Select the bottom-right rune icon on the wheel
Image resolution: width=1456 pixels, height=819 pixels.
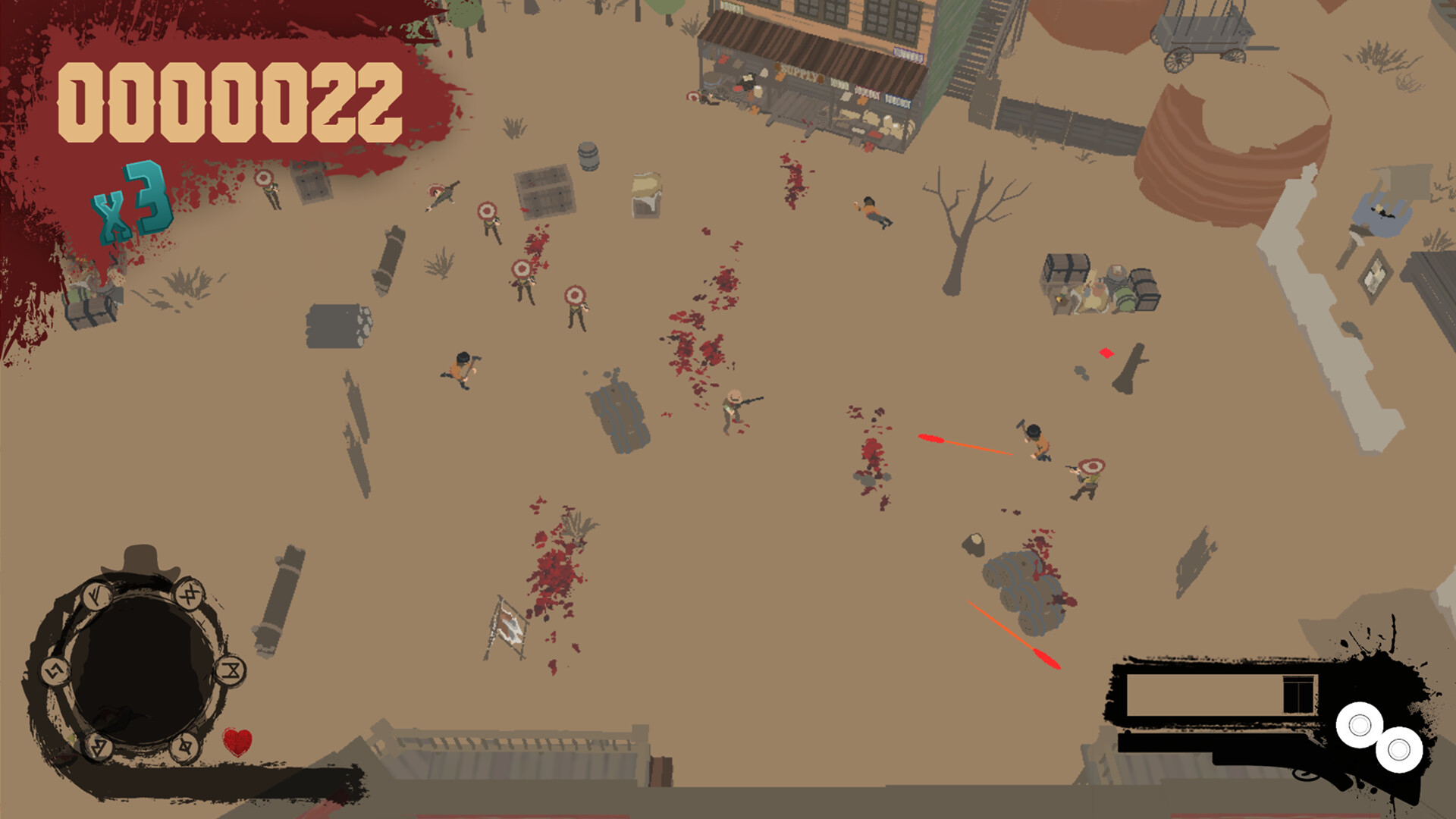(186, 748)
